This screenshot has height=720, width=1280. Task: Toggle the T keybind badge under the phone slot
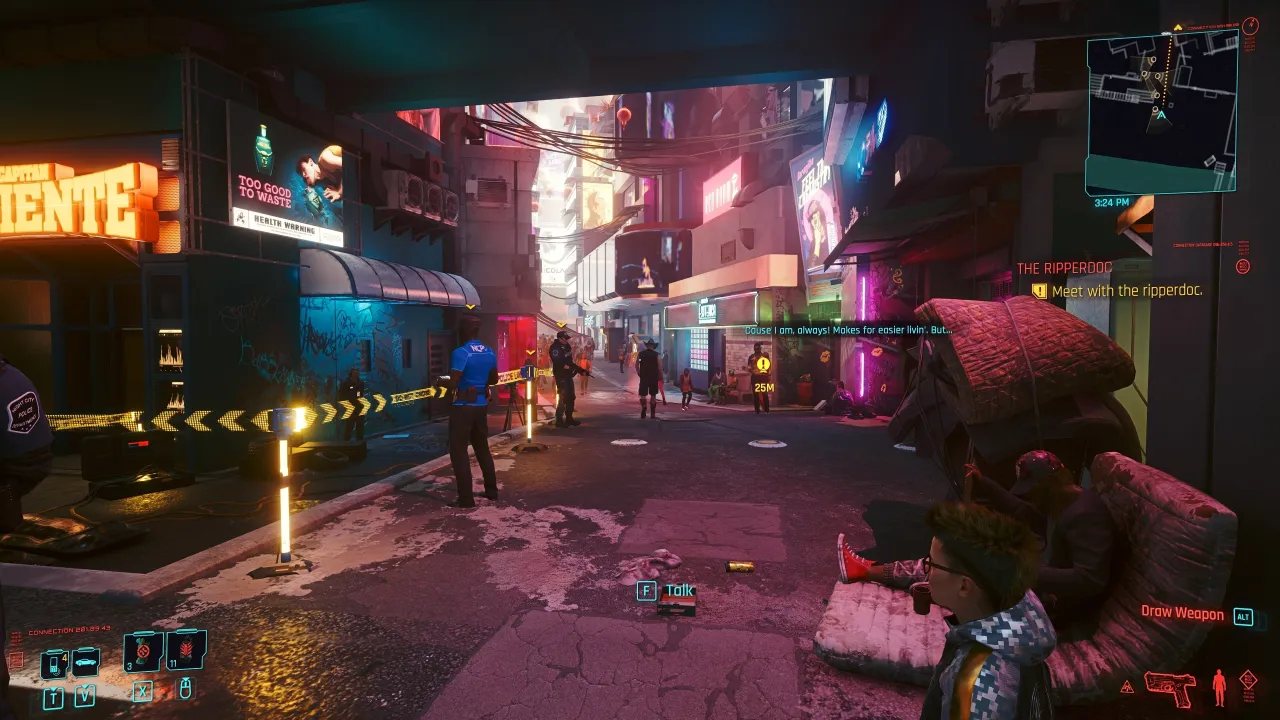[53, 697]
